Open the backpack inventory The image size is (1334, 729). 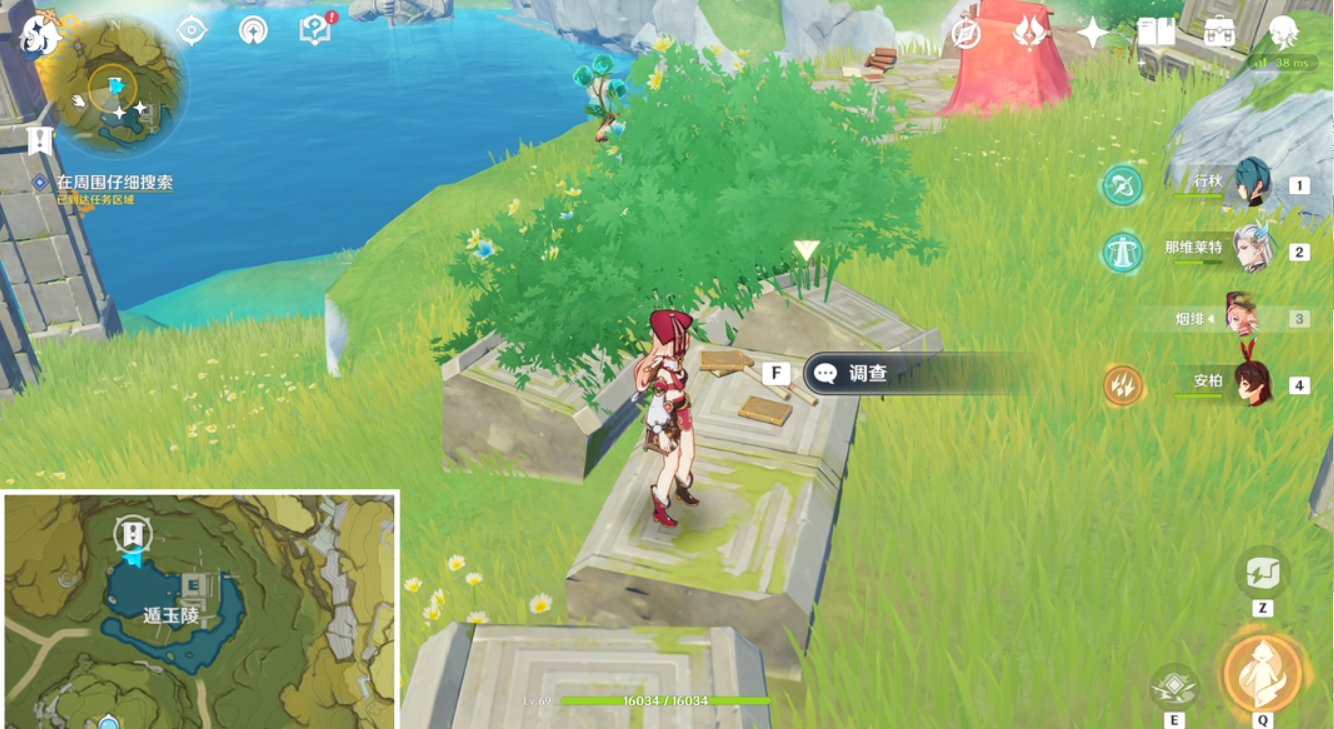1219,33
